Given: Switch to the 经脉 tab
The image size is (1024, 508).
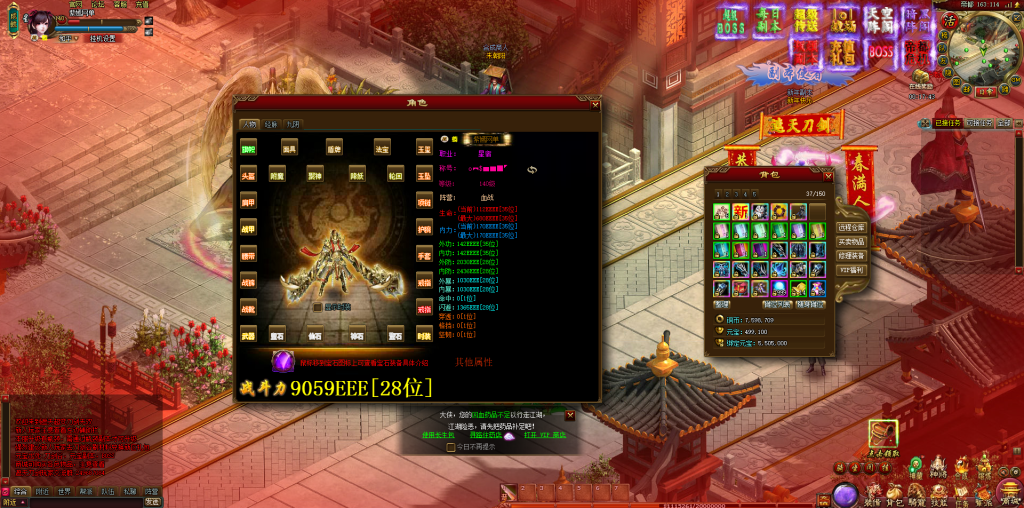Looking at the screenshot, I should [270, 124].
